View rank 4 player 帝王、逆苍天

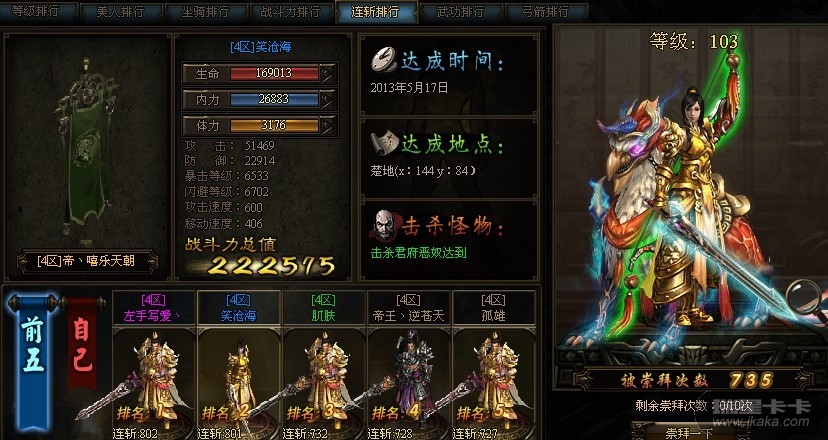coord(408,365)
